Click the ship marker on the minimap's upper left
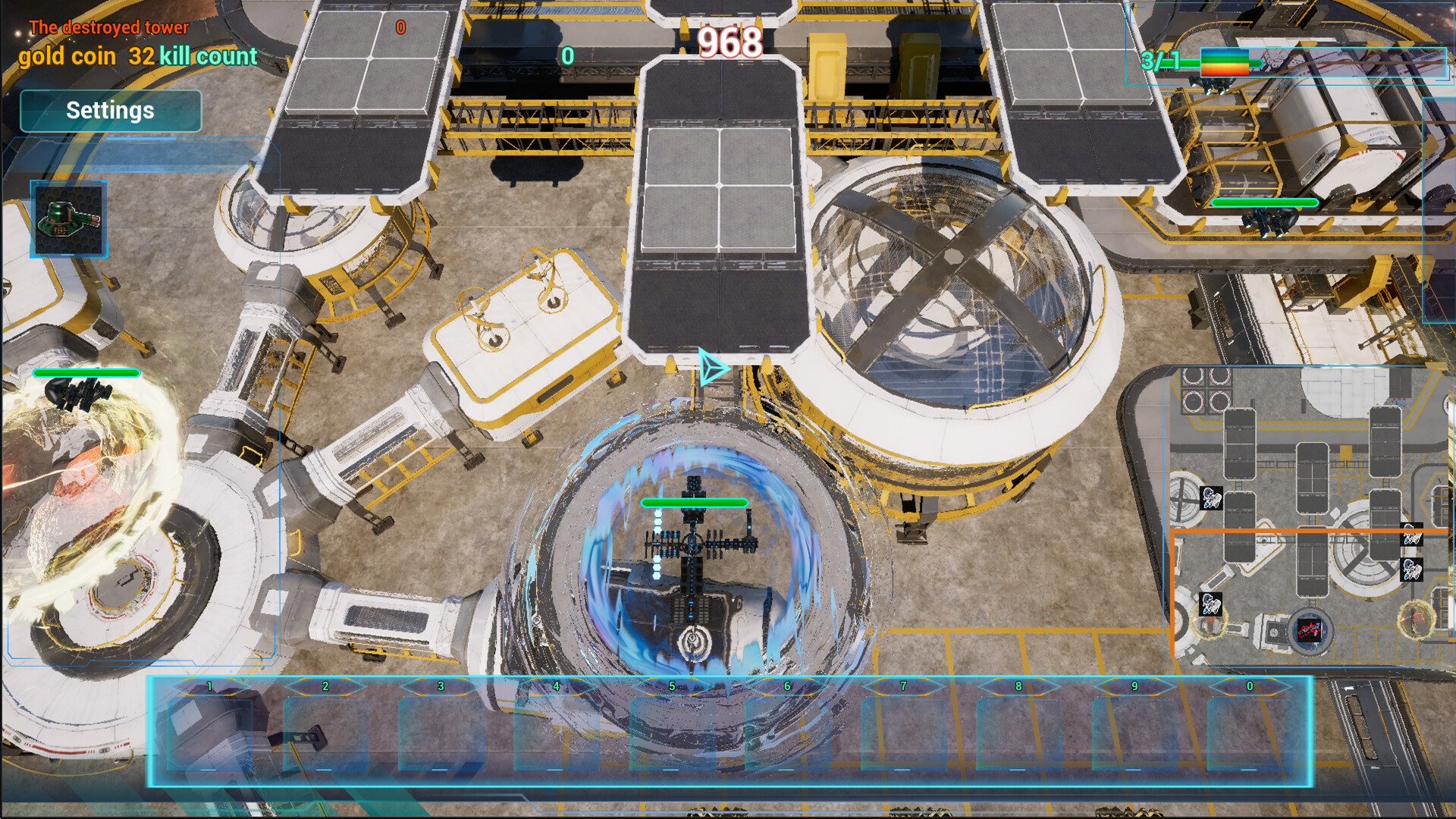This screenshot has width=1456, height=819. pyautogui.click(x=1210, y=500)
